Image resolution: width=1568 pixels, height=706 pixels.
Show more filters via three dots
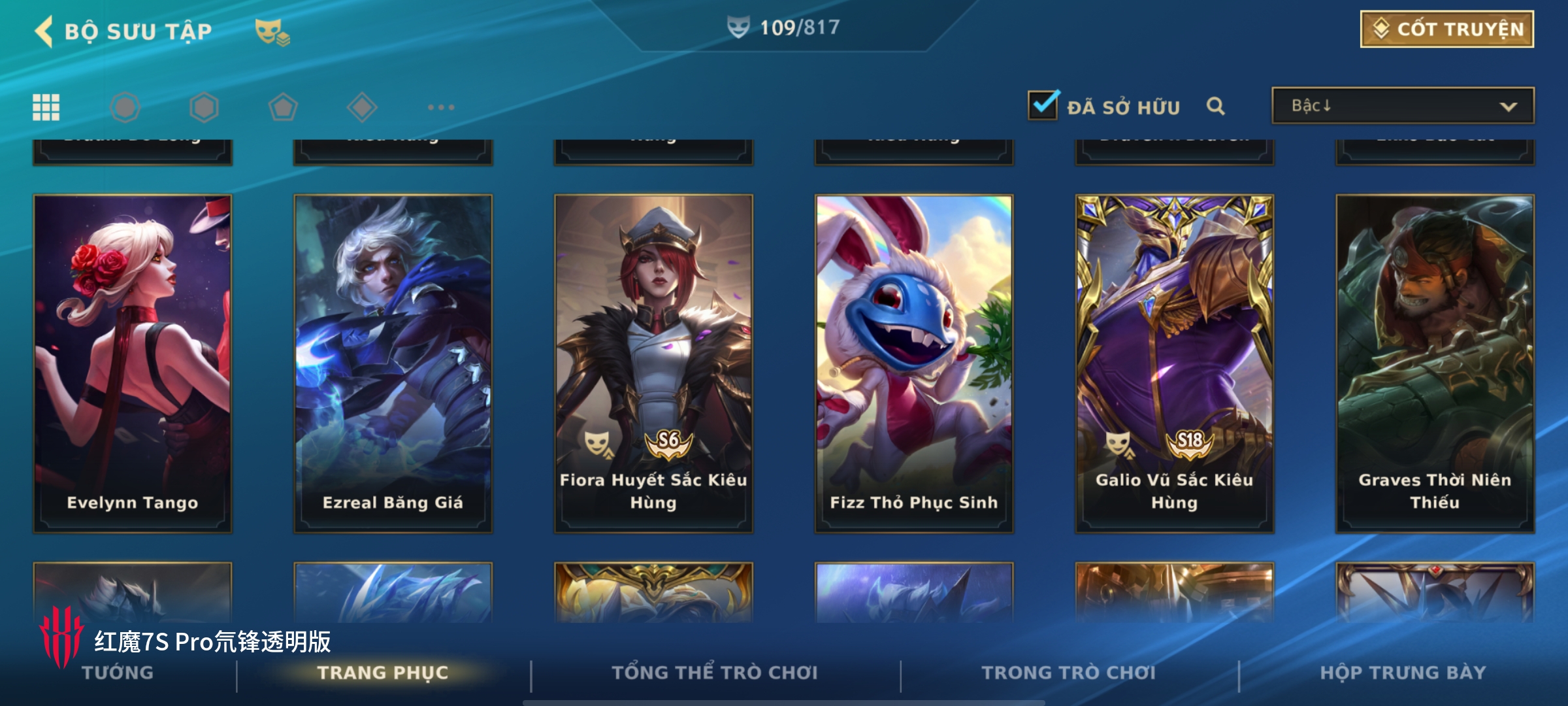(441, 107)
